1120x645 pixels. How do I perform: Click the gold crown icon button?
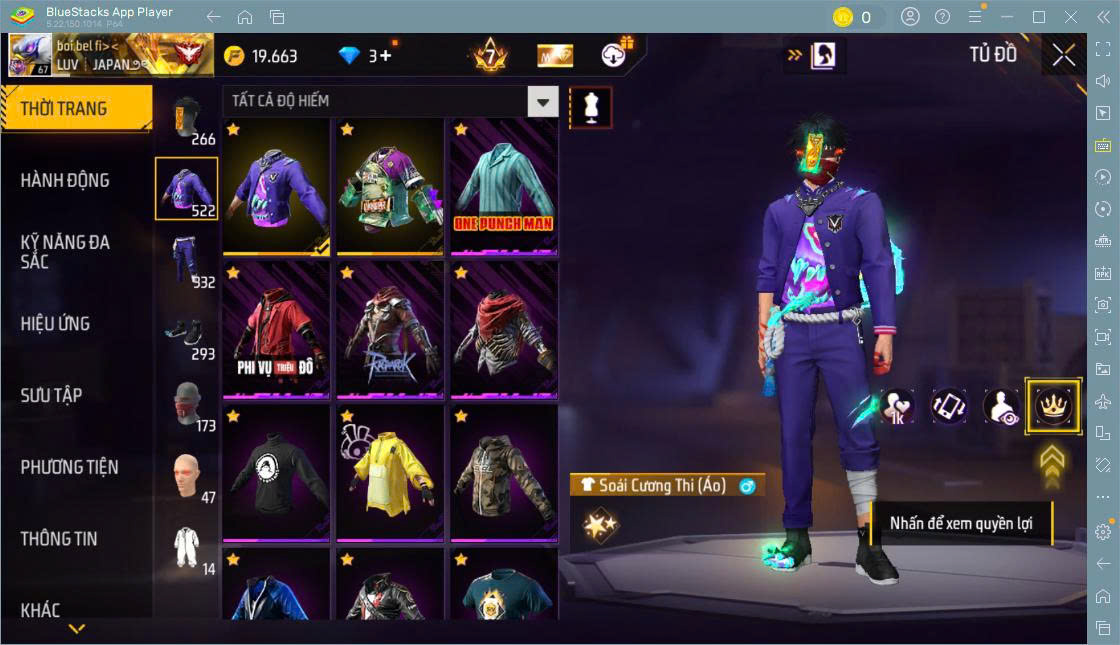tap(1053, 406)
